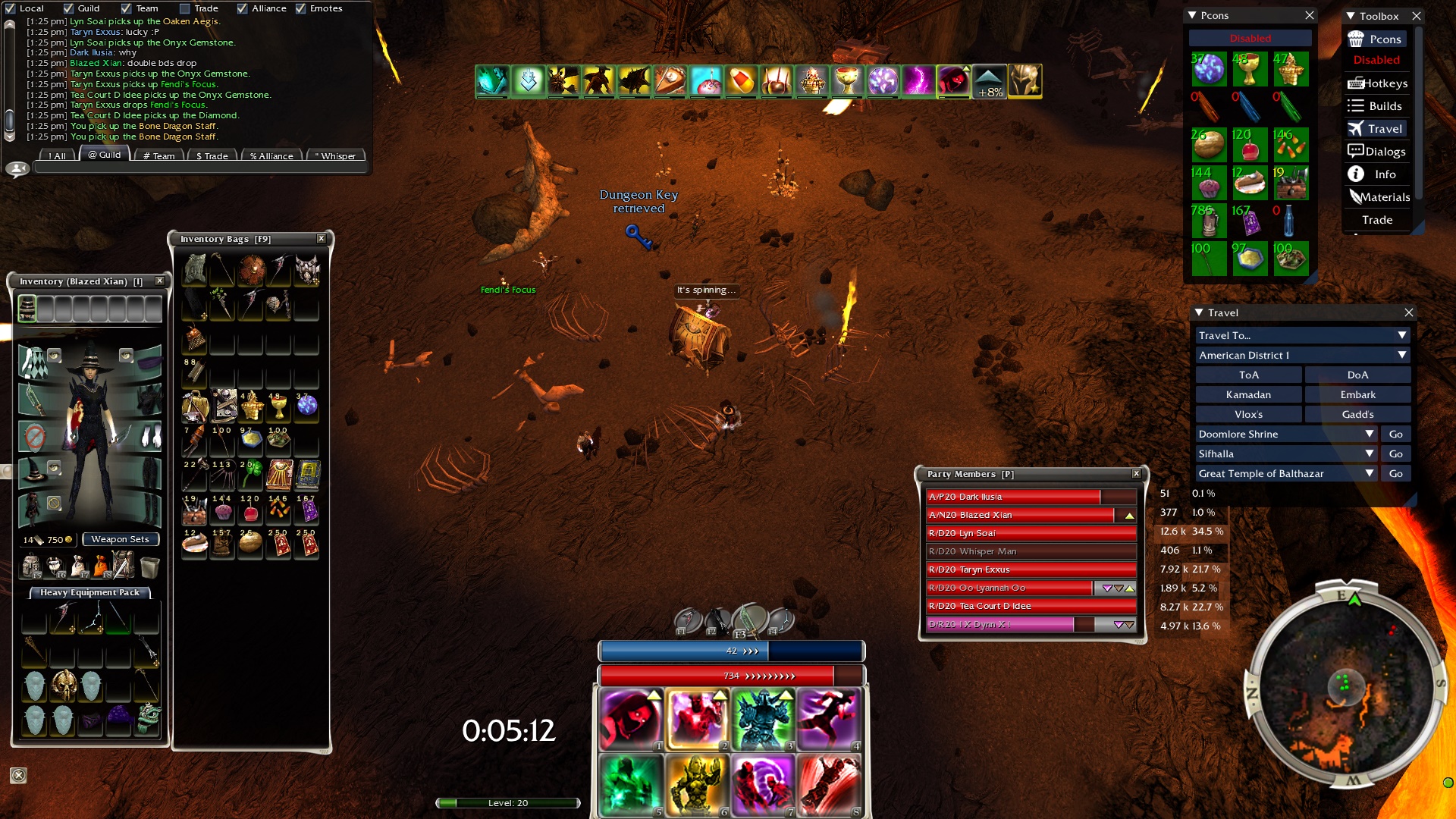Toggle the Trade chat channel checkbox
Image resolution: width=1456 pixels, height=819 pixels.
tap(185, 8)
